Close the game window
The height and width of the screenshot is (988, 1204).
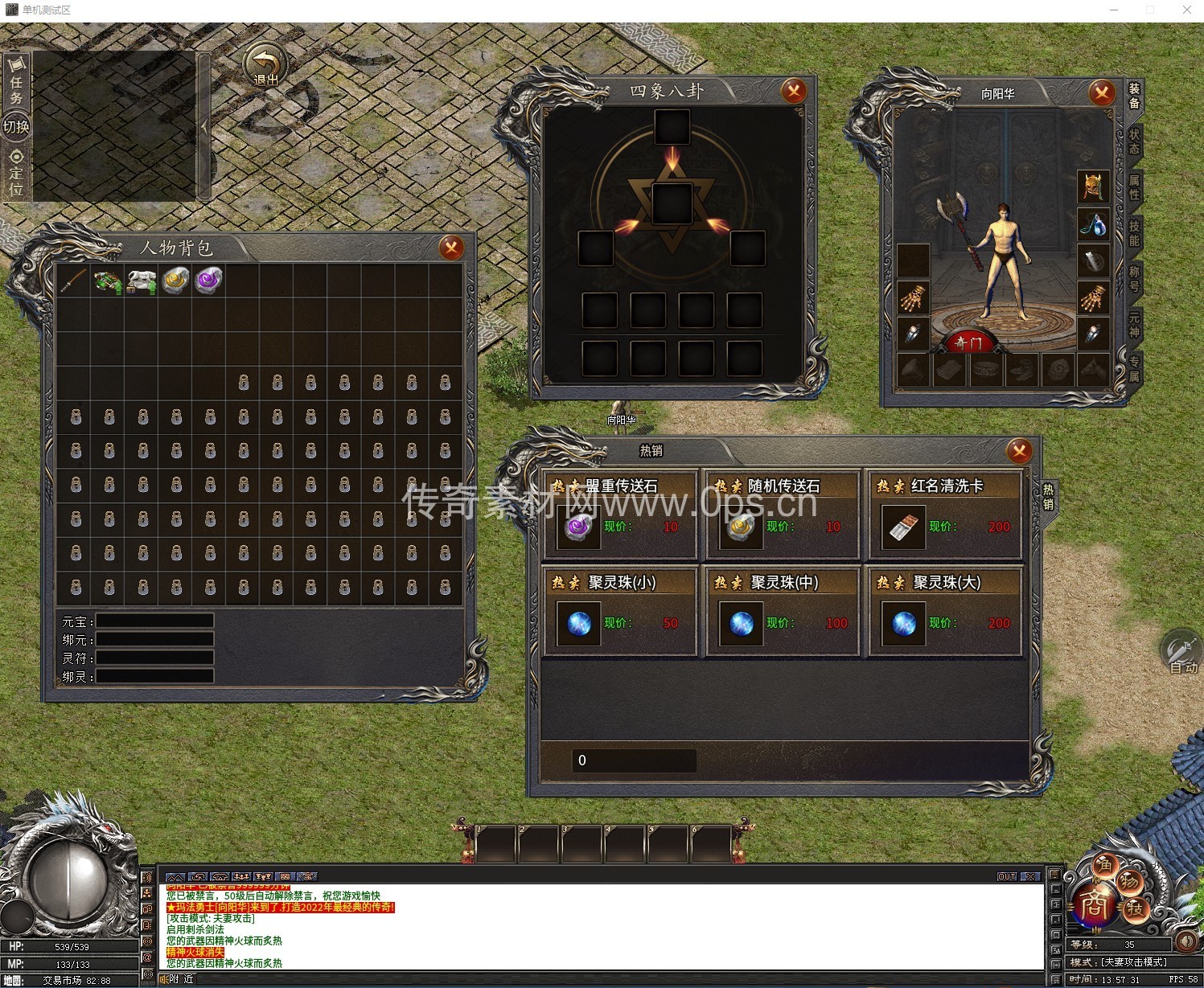click(x=1186, y=10)
